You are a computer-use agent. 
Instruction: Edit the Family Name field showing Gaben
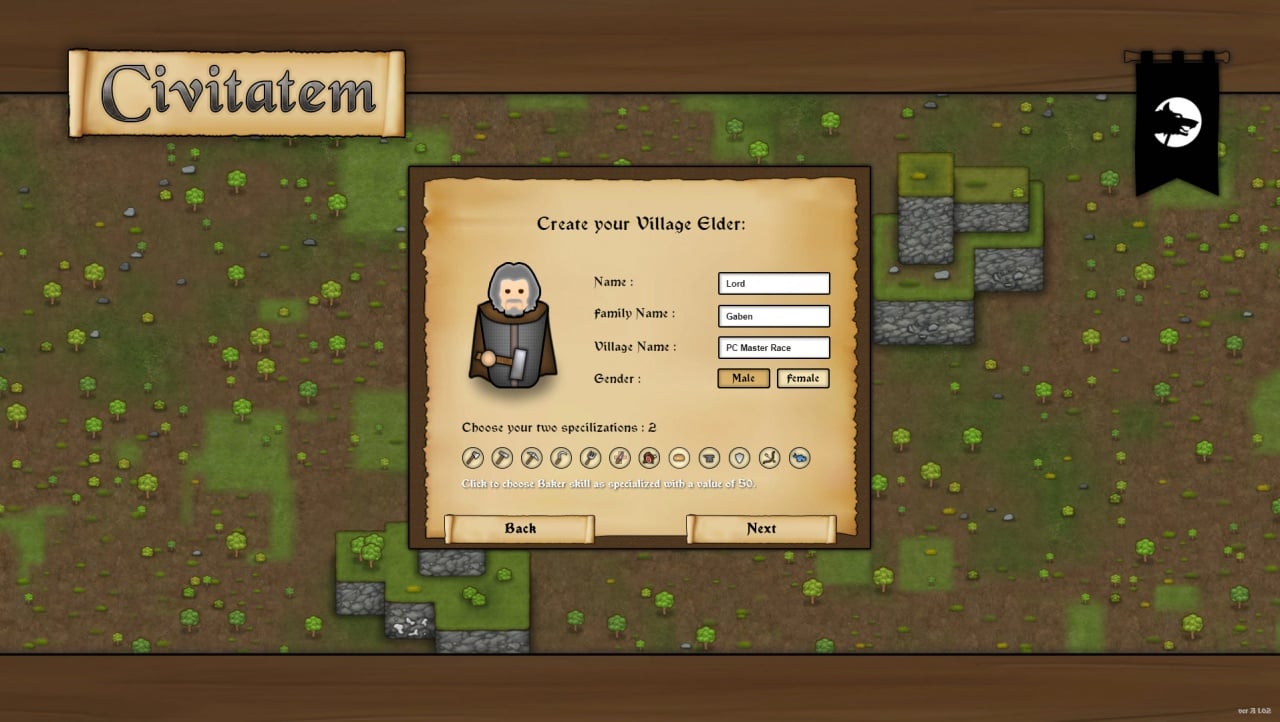773,316
